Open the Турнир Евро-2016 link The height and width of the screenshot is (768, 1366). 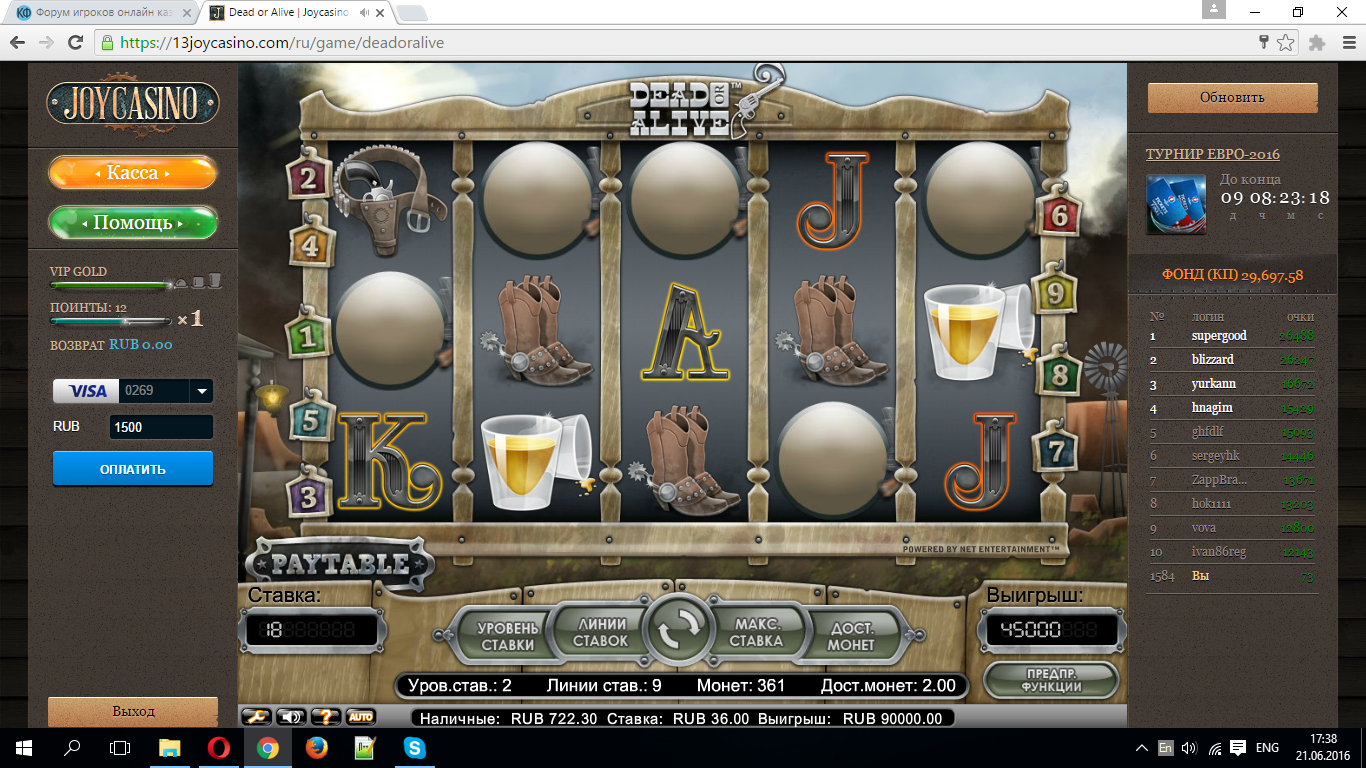pyautogui.click(x=1212, y=154)
